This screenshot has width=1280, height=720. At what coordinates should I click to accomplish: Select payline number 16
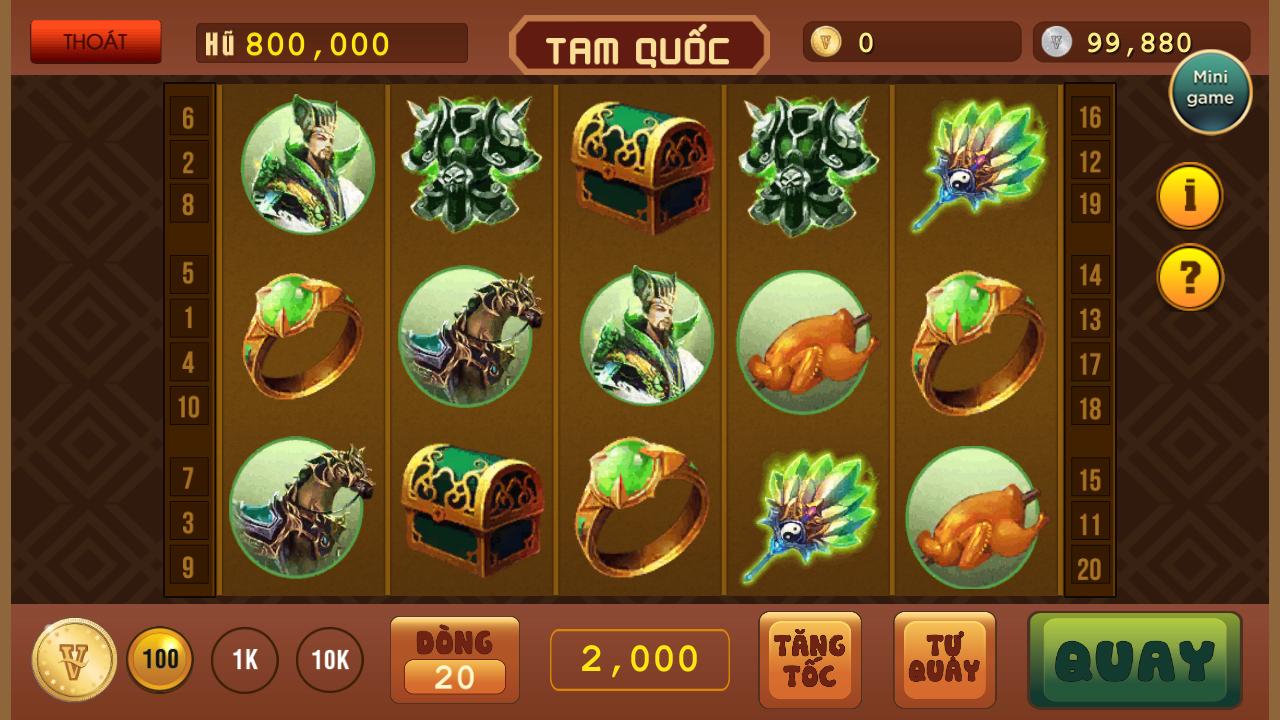1090,118
